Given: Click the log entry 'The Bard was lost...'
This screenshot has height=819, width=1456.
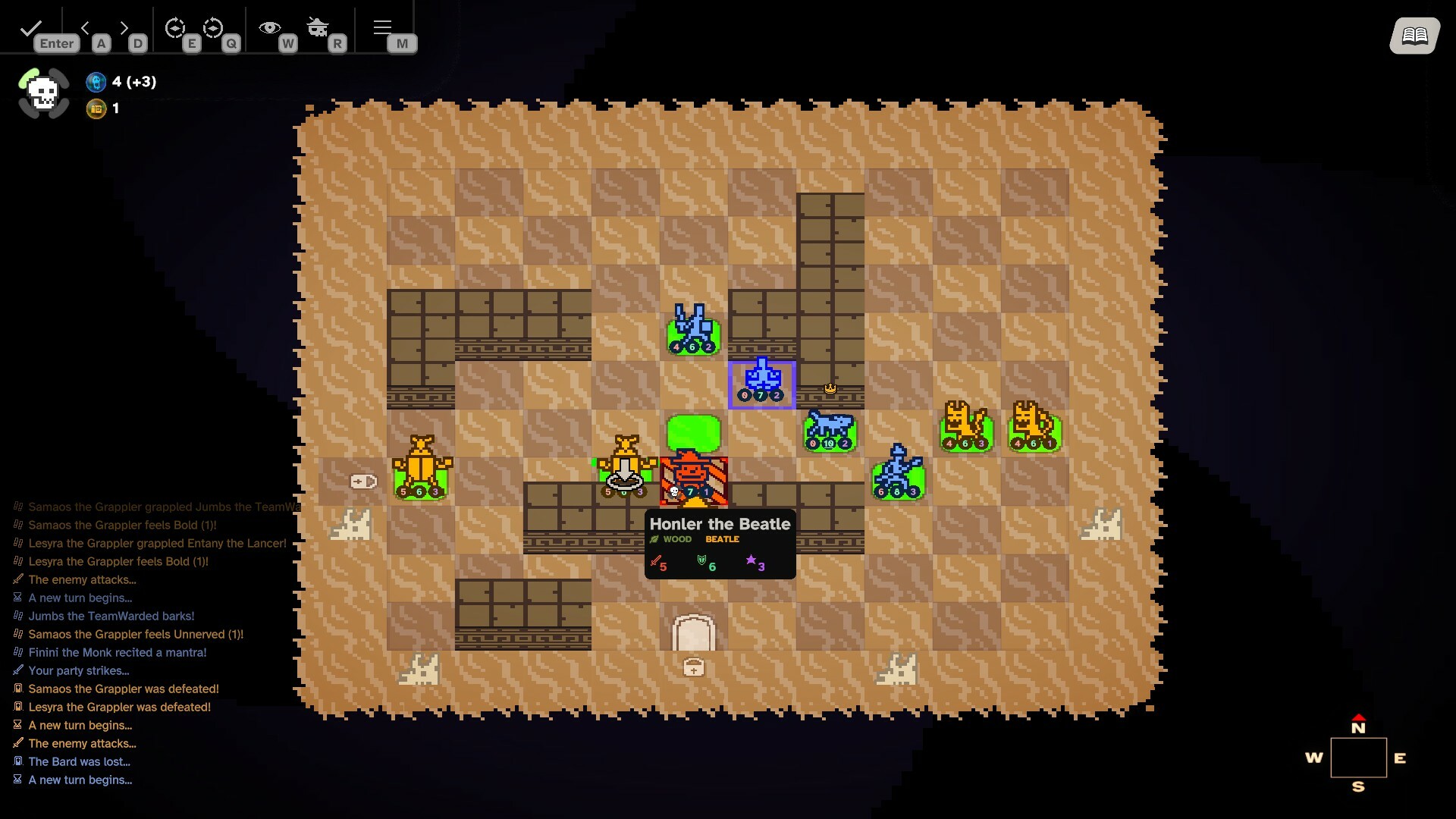Looking at the screenshot, I should [79, 761].
